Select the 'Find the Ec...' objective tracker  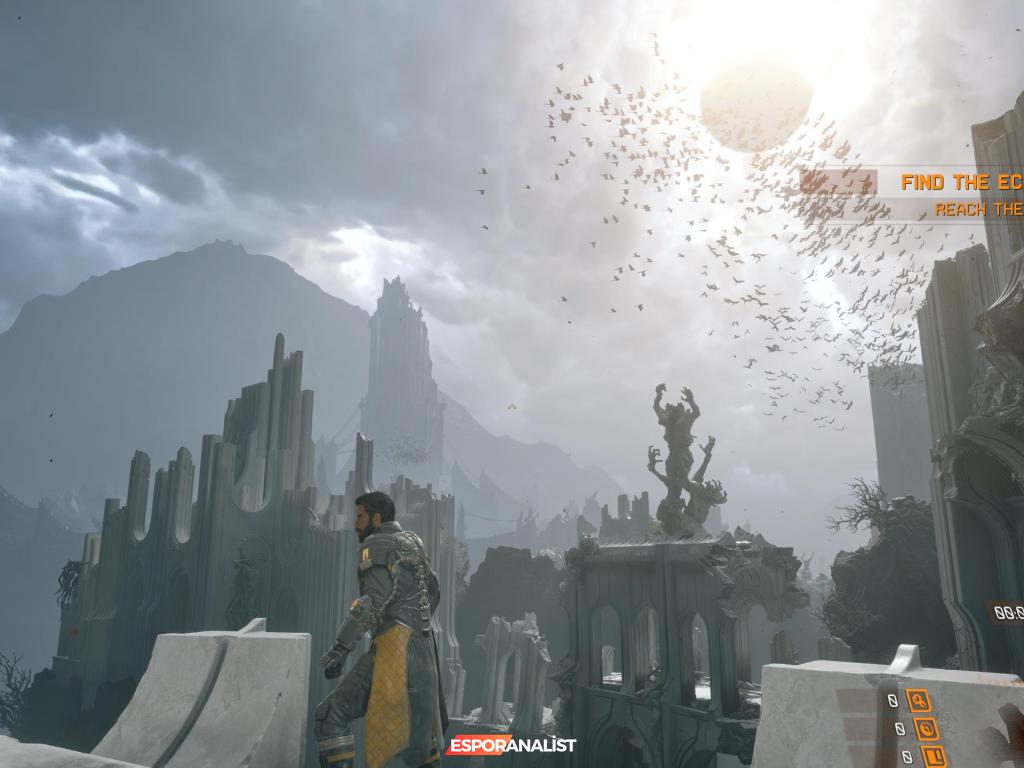(960, 183)
